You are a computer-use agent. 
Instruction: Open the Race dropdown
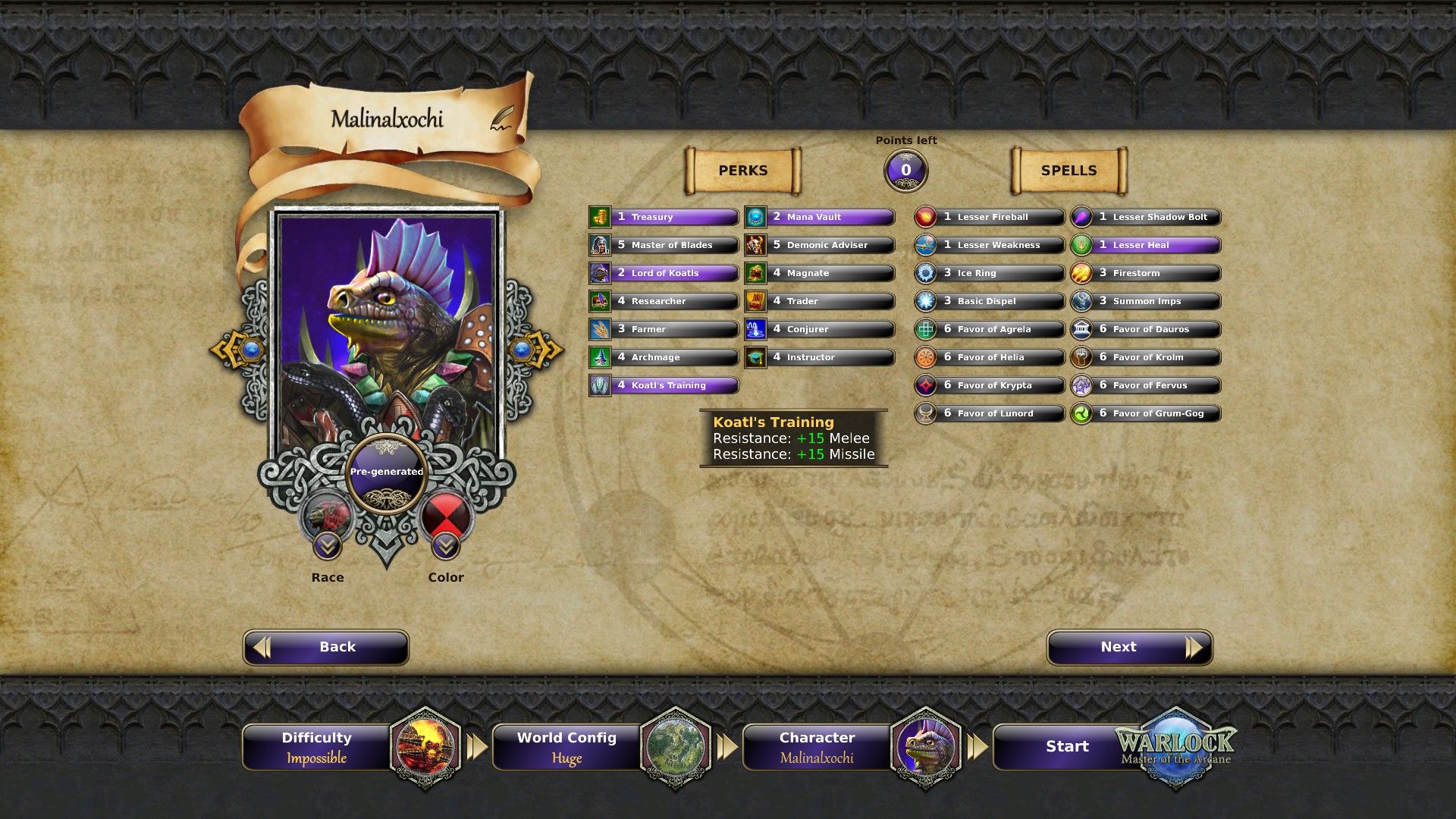click(x=328, y=545)
